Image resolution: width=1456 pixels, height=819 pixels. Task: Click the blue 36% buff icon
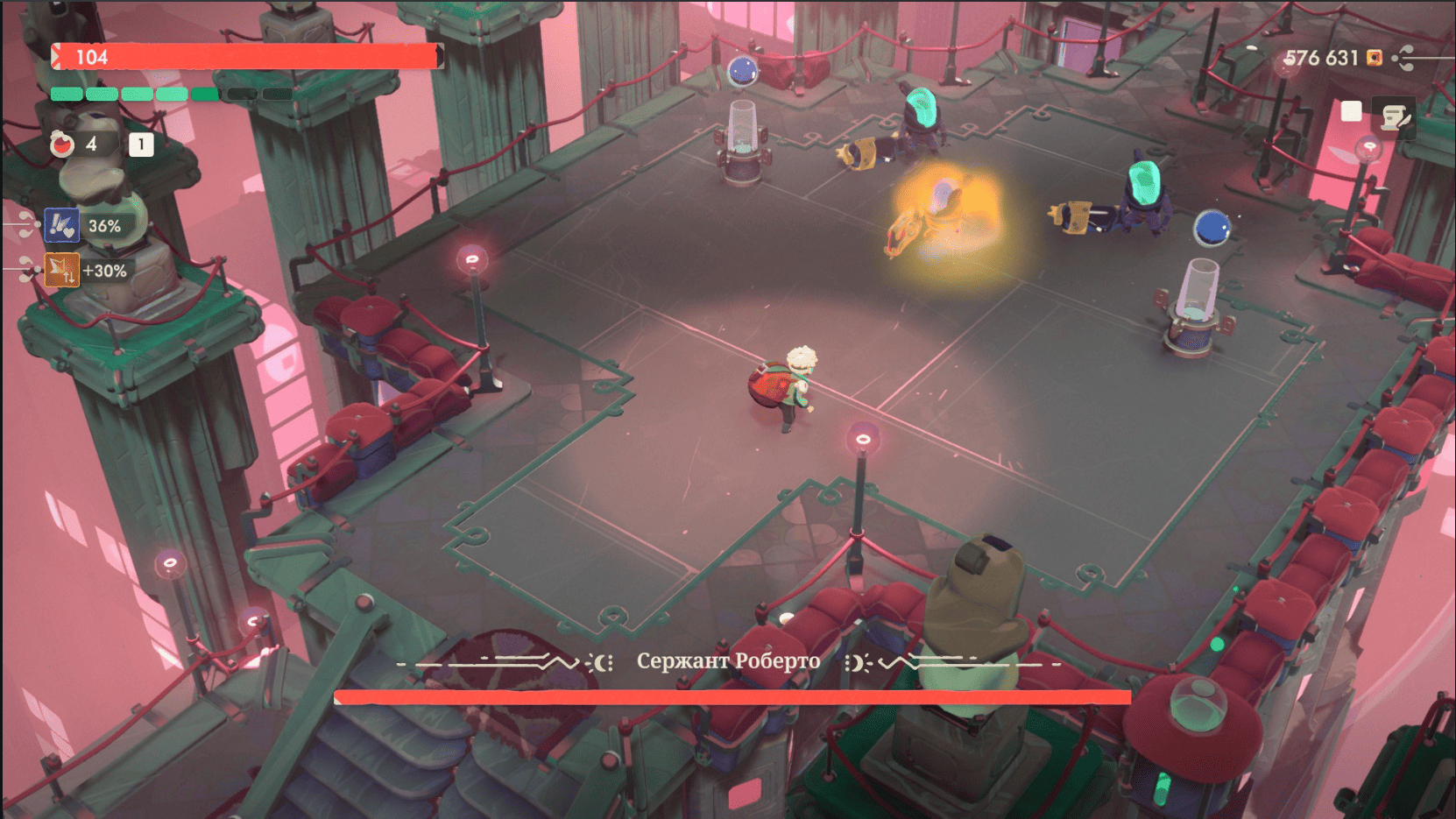[x=61, y=225]
